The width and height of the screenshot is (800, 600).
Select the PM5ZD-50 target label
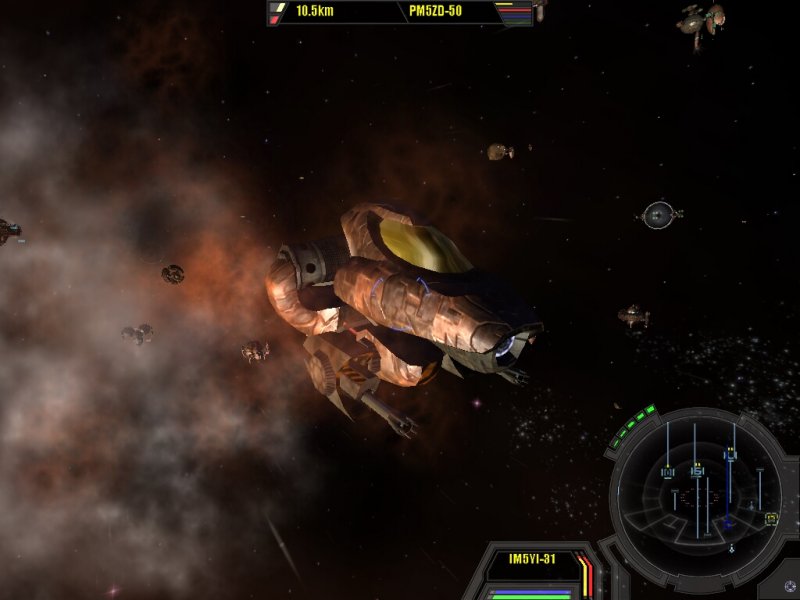[435, 13]
